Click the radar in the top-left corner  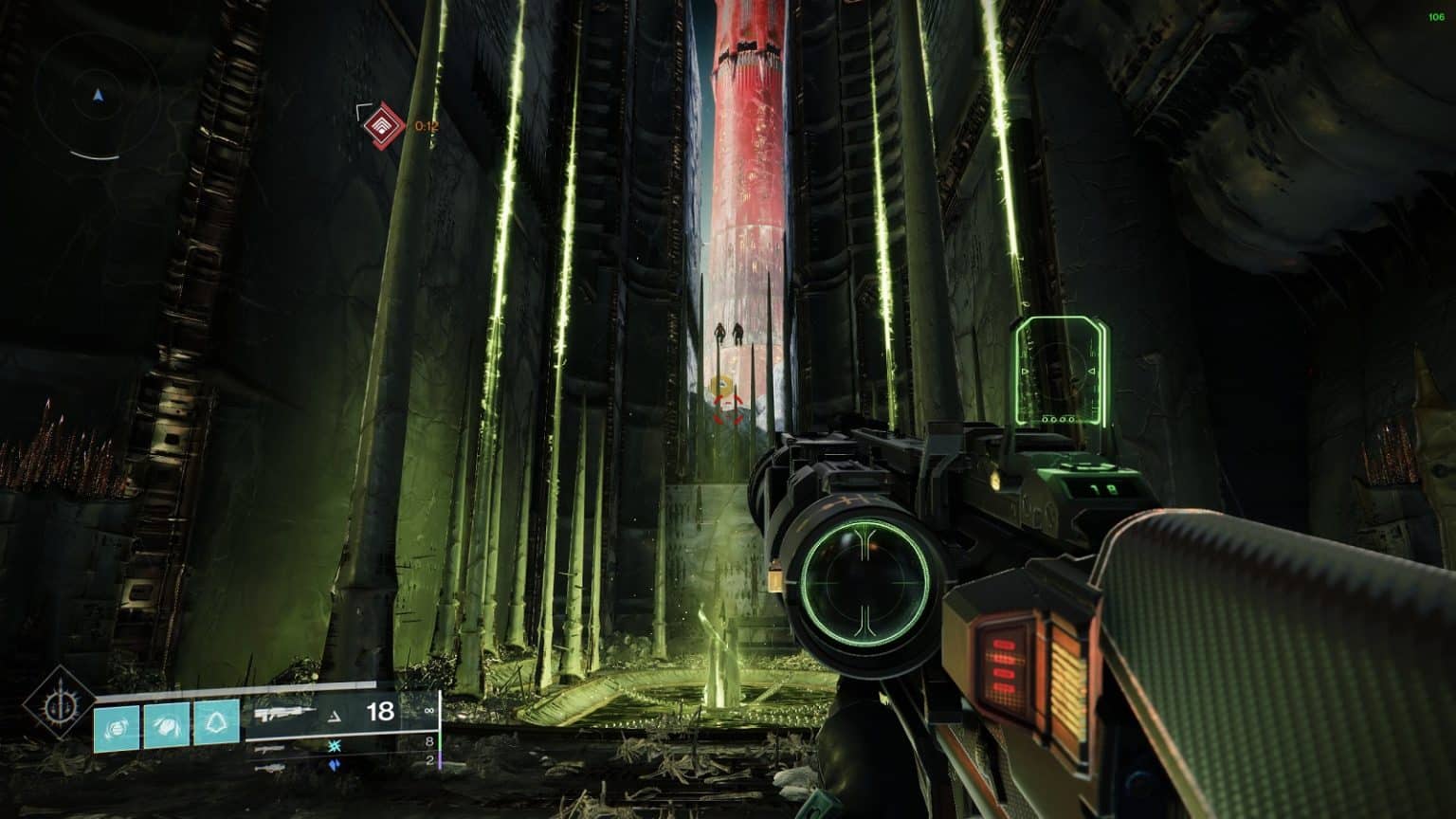tap(97, 96)
